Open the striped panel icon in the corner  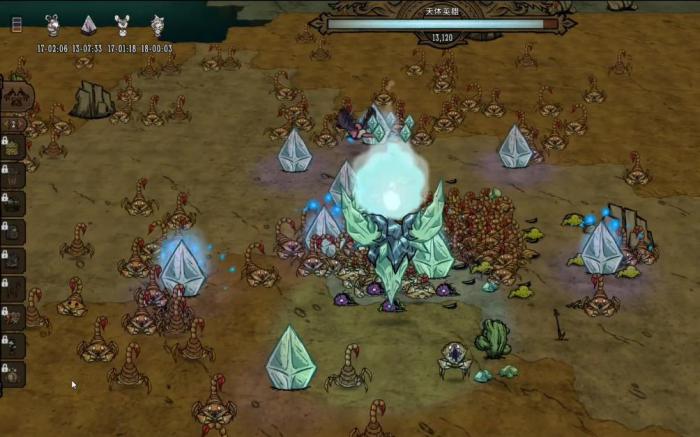pyautogui.click(x=16, y=24)
